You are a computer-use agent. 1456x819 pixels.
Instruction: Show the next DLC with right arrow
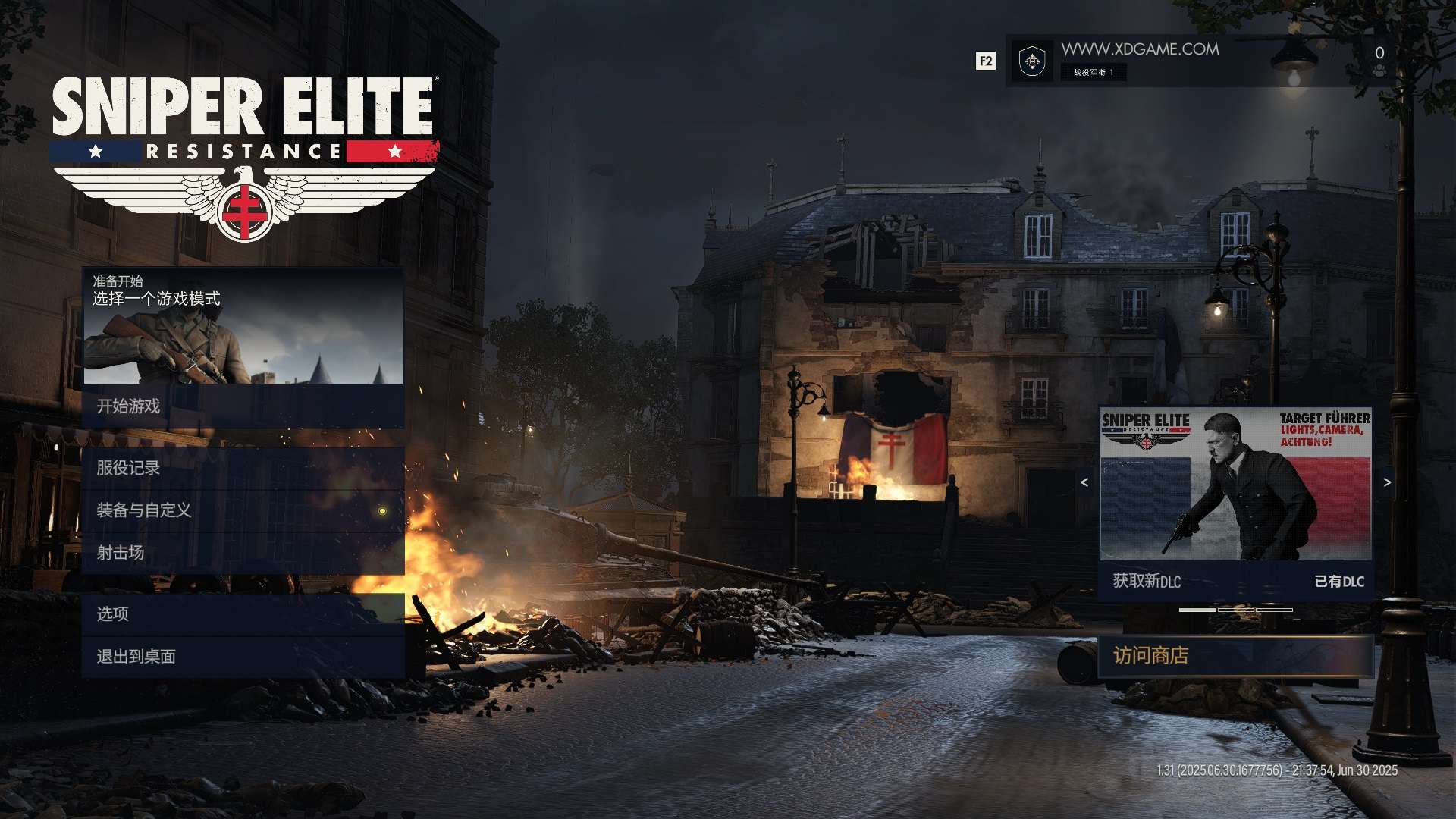click(x=1387, y=482)
